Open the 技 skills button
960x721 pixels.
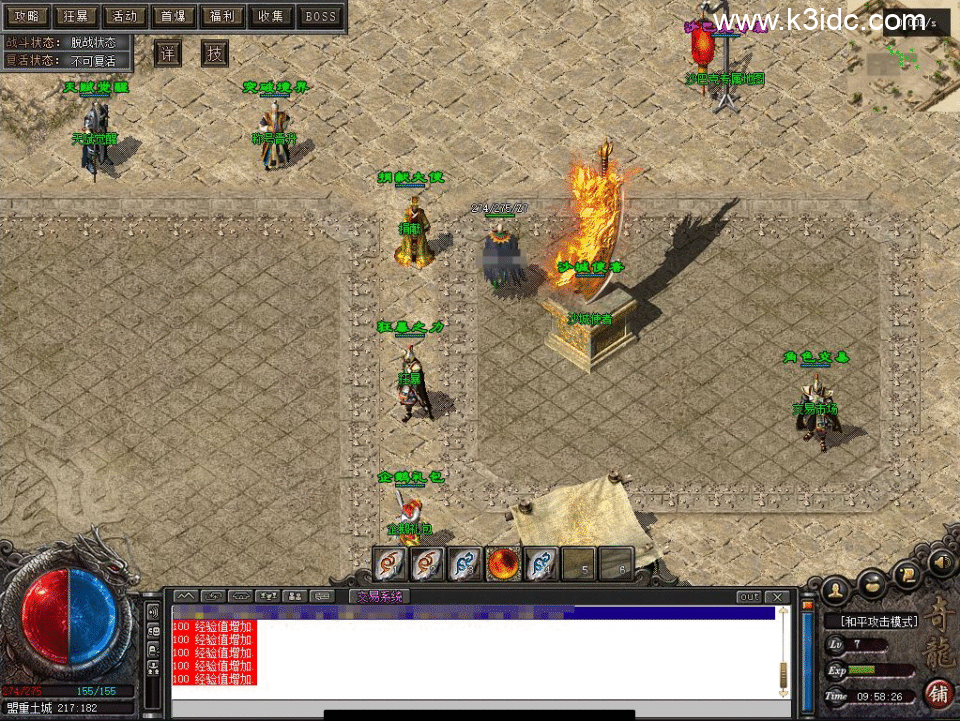[x=215, y=54]
